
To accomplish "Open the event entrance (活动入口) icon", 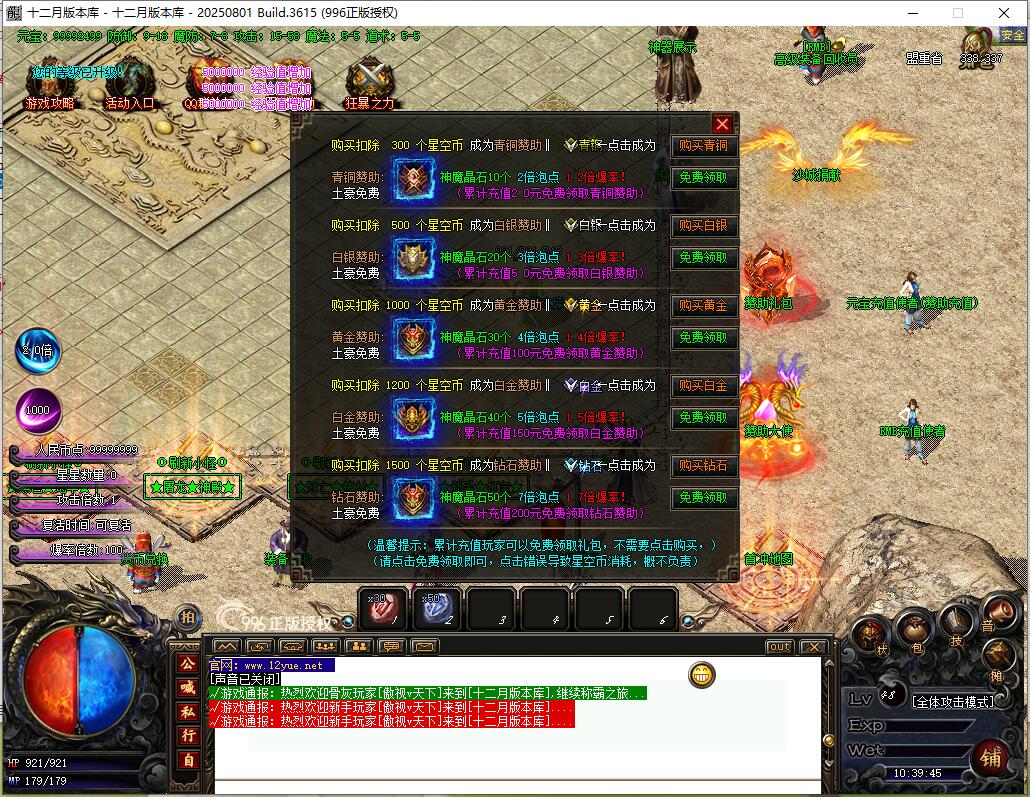I will click(130, 84).
